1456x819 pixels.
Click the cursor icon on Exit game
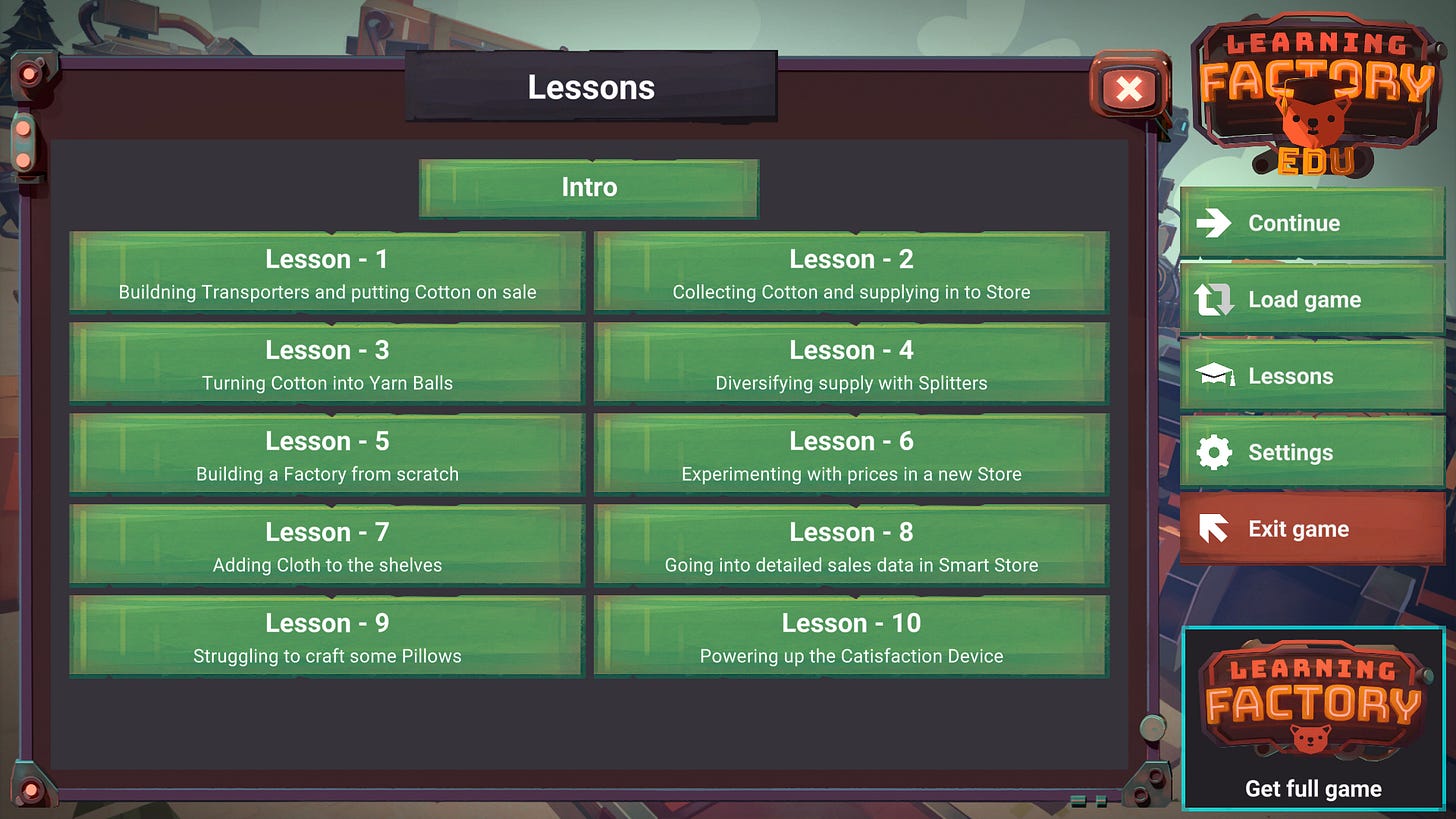coord(1213,528)
